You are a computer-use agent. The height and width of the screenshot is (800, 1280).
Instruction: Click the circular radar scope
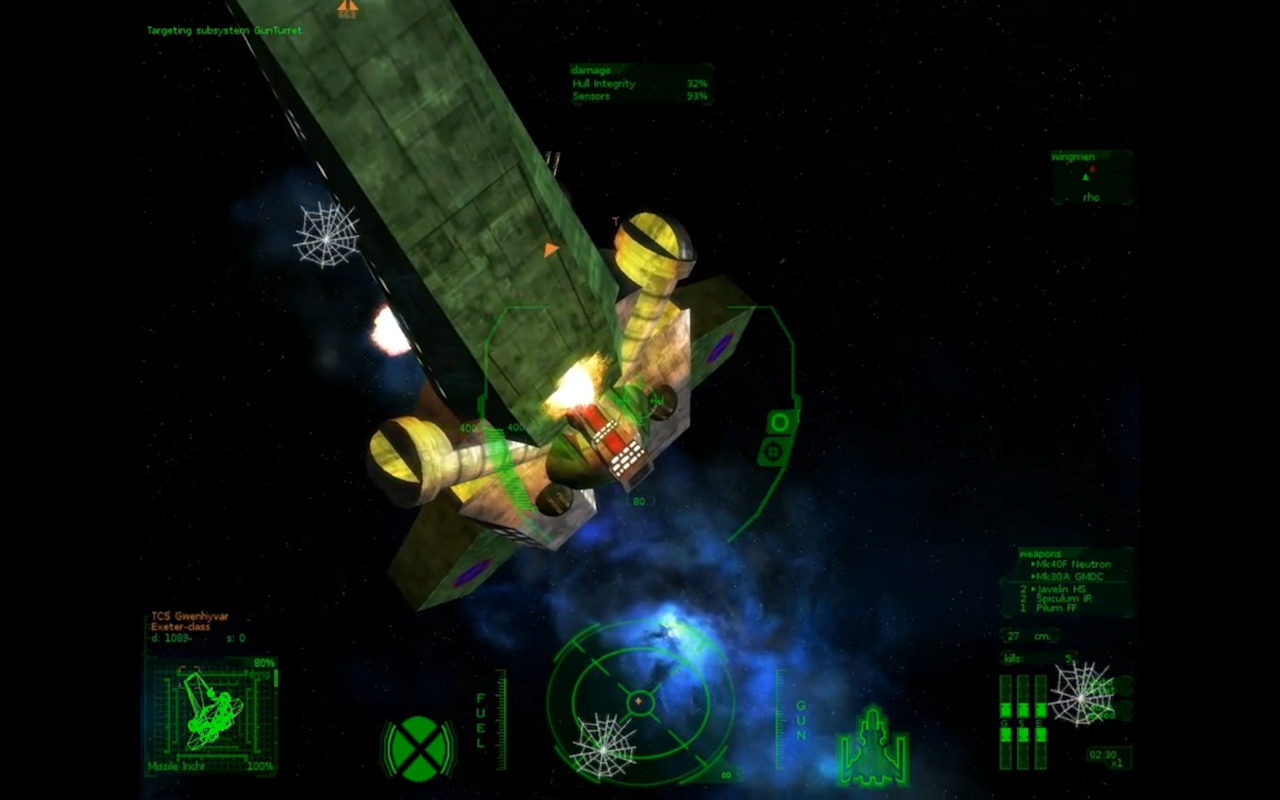(x=640, y=701)
